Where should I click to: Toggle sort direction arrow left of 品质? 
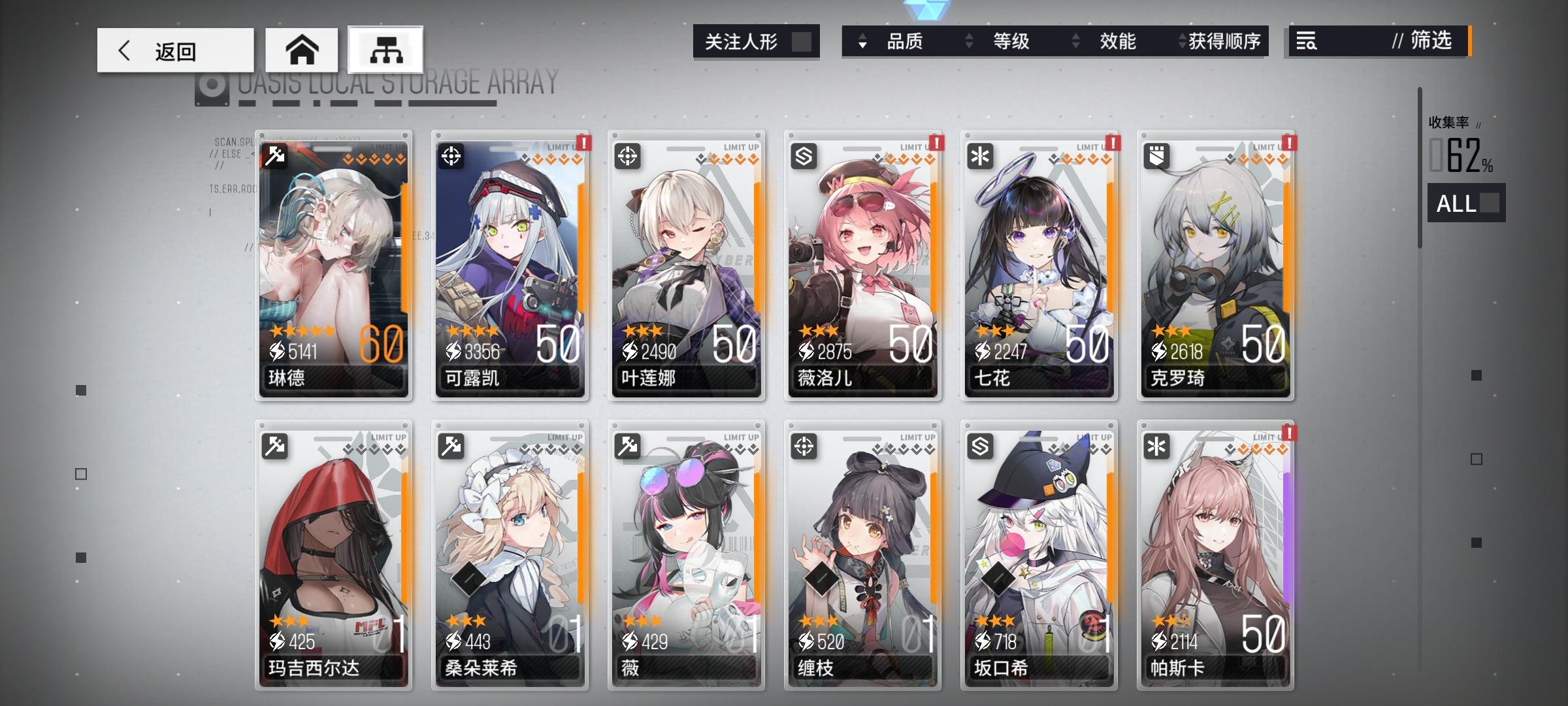pos(864,42)
